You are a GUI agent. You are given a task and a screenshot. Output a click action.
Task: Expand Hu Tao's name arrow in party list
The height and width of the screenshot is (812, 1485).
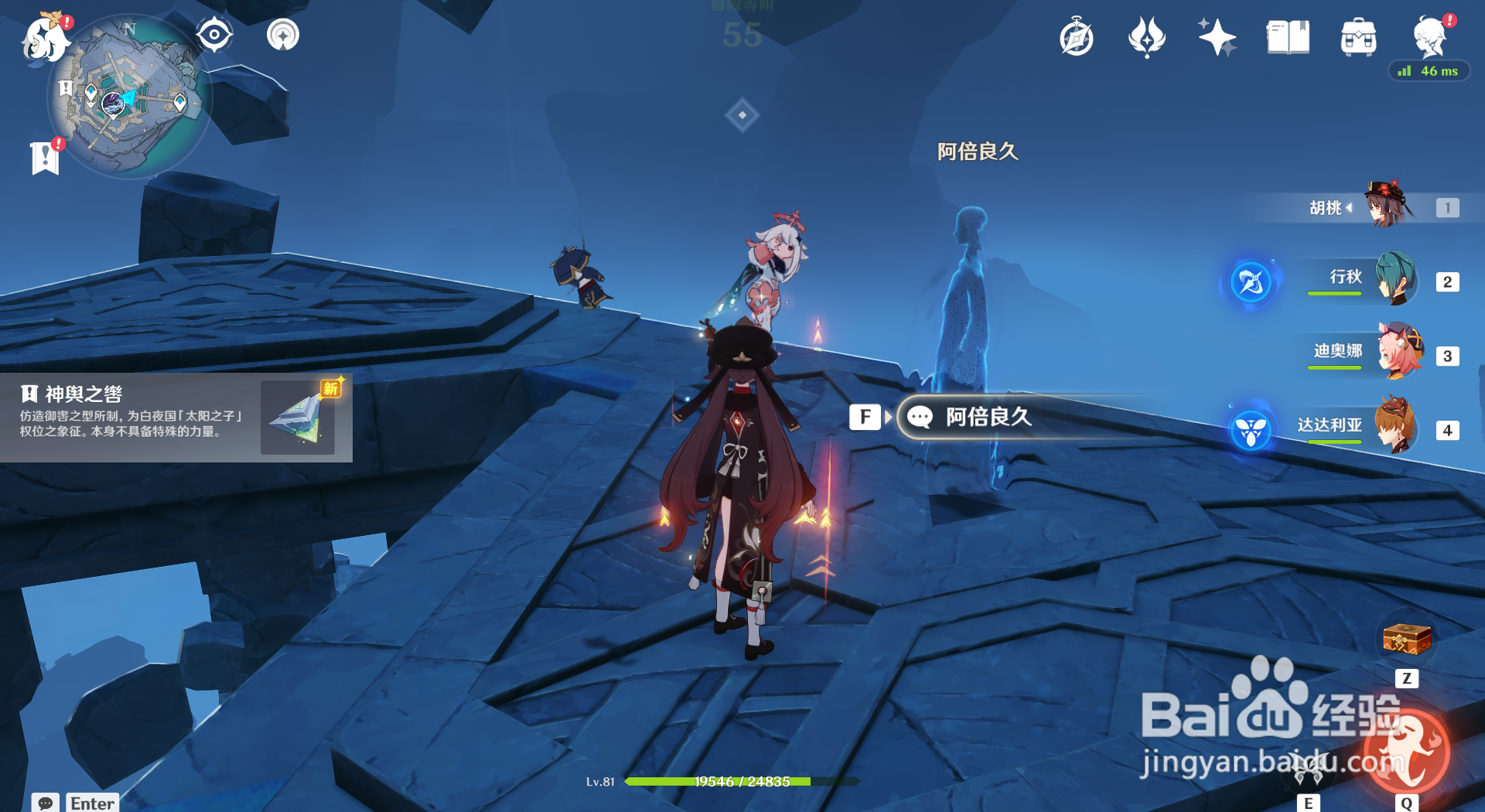1350,206
